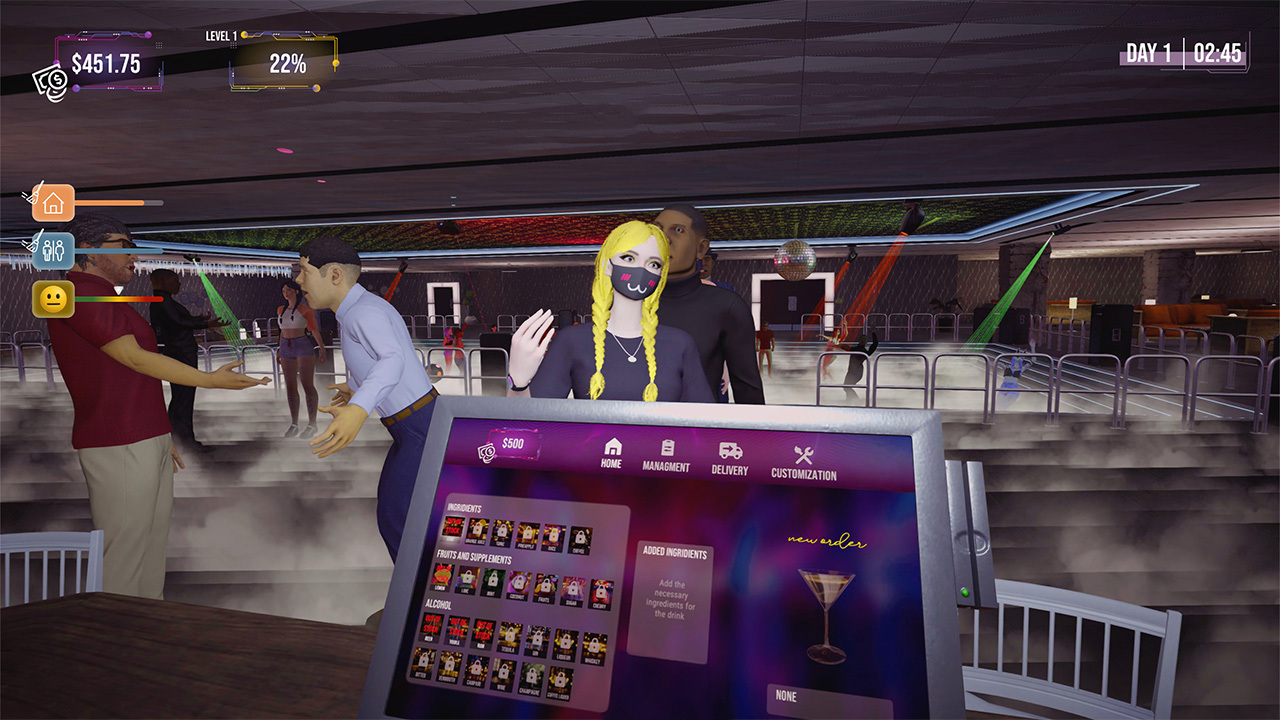1280x720 pixels.
Task: Open the Management tab on the tablet
Action: click(x=669, y=454)
